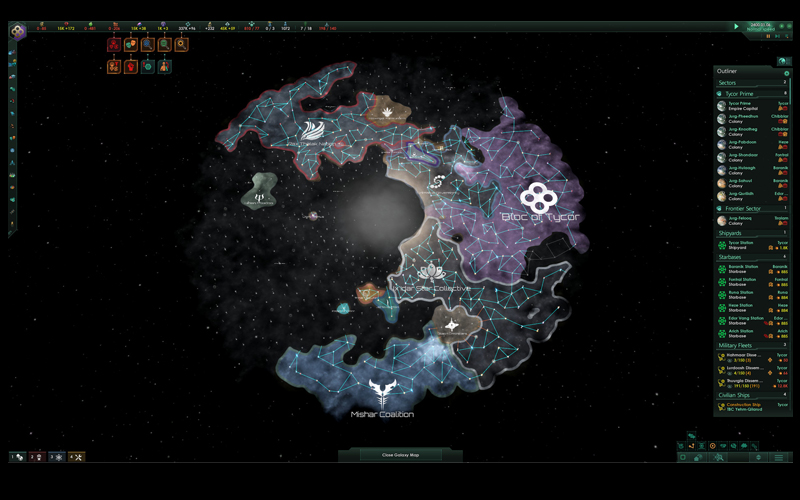Open the main menu hamburger button
Viewport: 800px width, 500px height.
coord(778,457)
